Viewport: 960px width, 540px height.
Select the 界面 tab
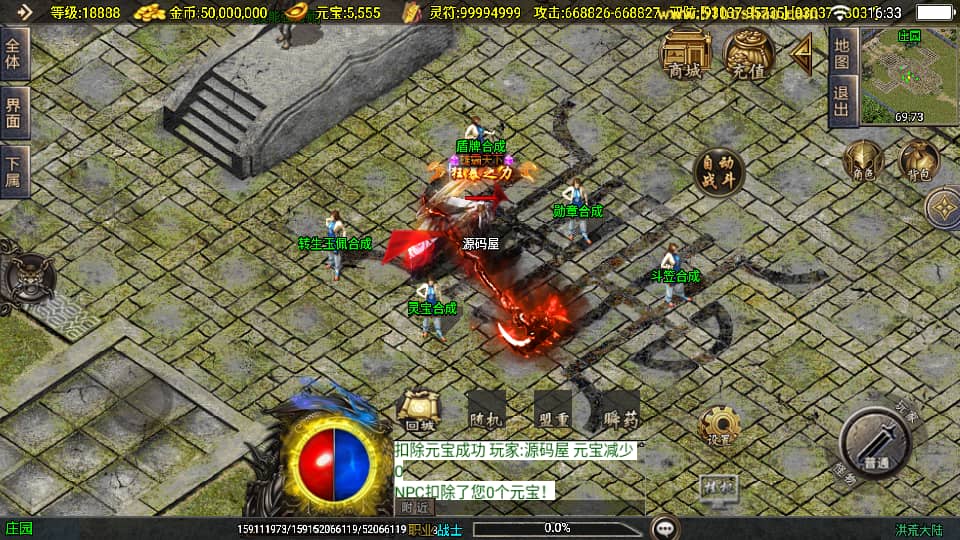tap(14, 112)
